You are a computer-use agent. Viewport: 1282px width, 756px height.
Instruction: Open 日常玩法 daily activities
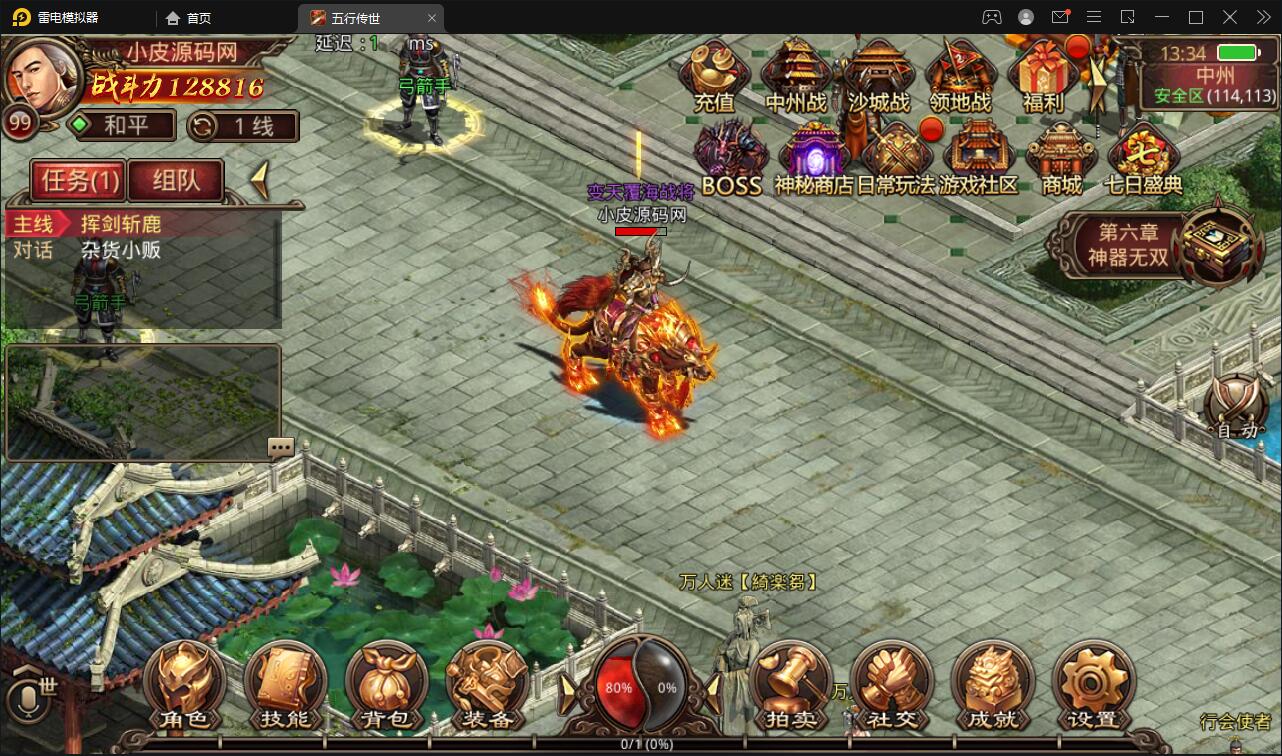[x=896, y=158]
